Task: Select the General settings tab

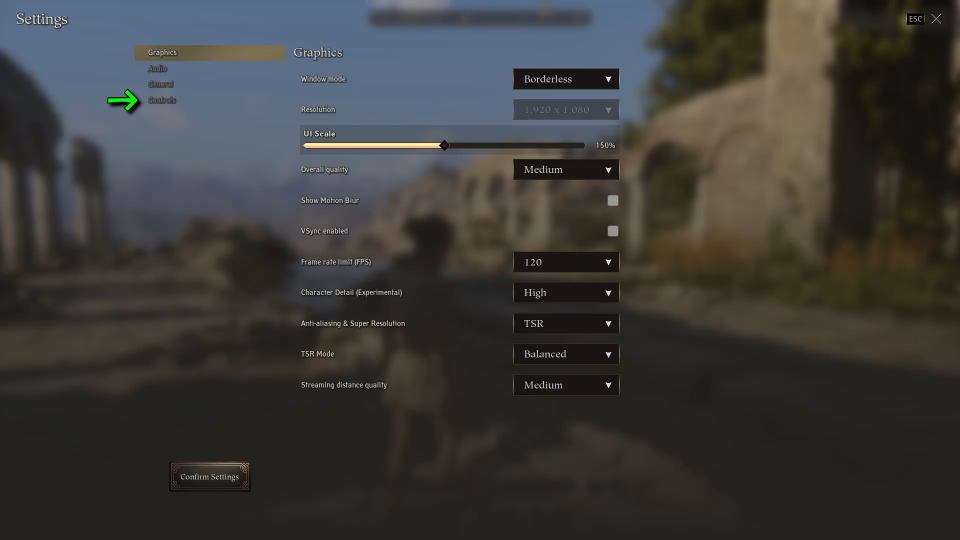Action: tap(161, 84)
